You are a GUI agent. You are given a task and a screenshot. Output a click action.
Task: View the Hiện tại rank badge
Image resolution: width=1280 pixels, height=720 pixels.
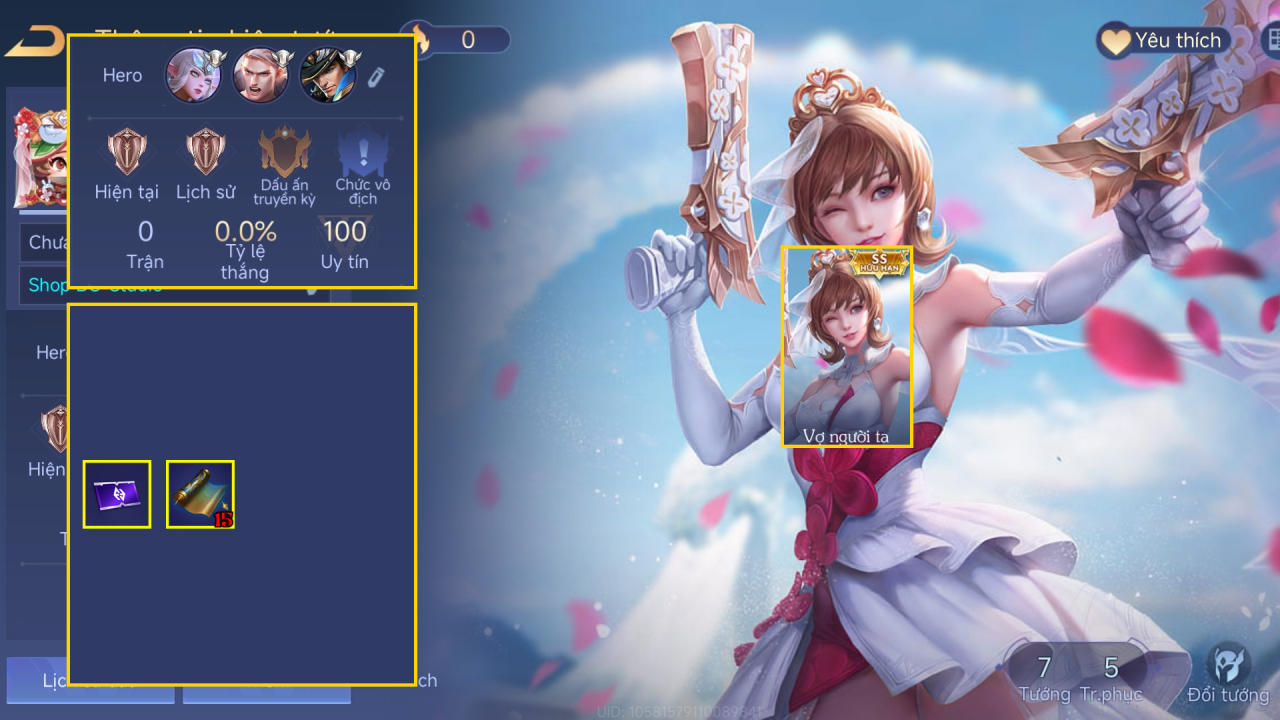[127, 152]
